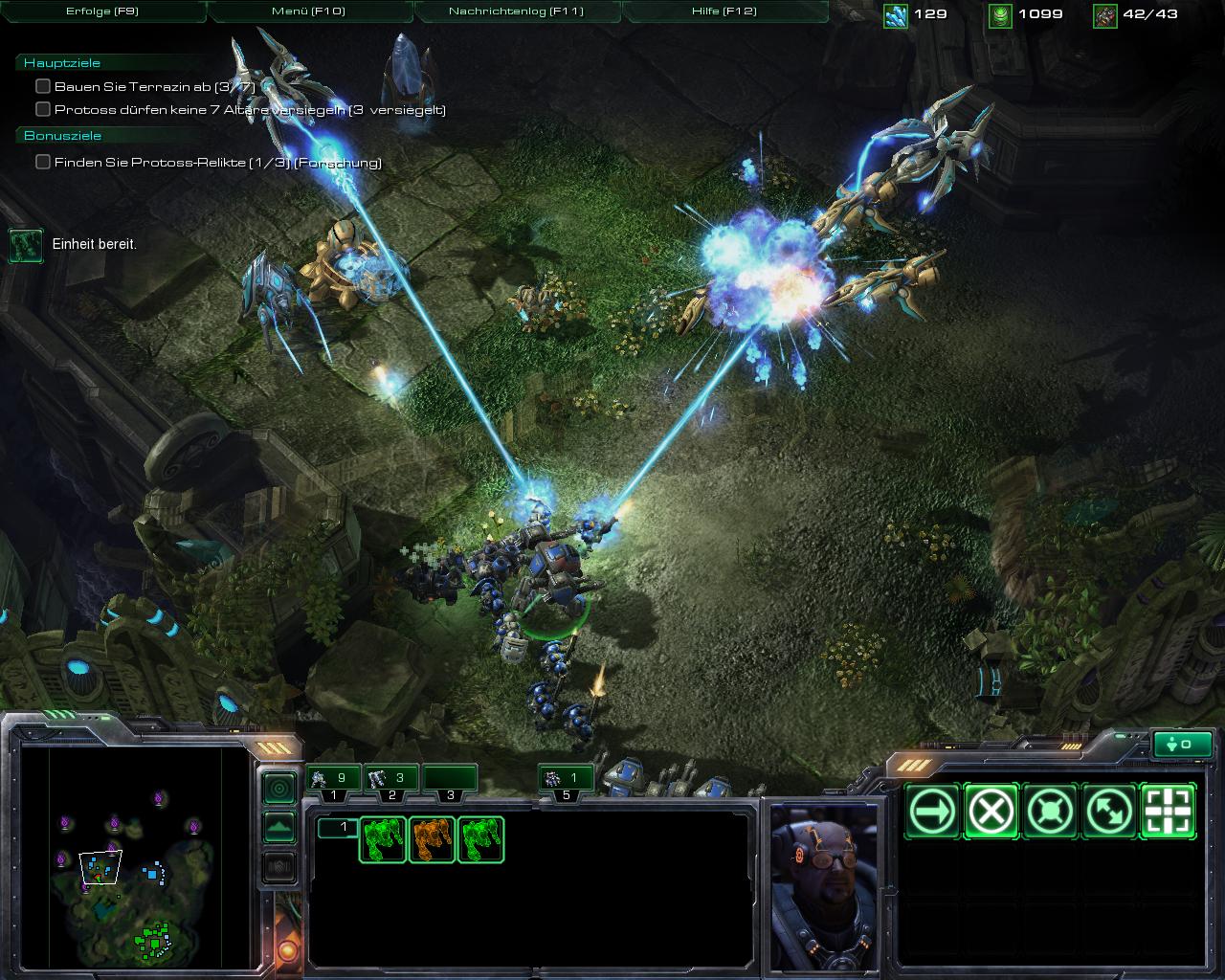Select the Hold Position command
Screen dimensions: 1225x980
point(1050,811)
